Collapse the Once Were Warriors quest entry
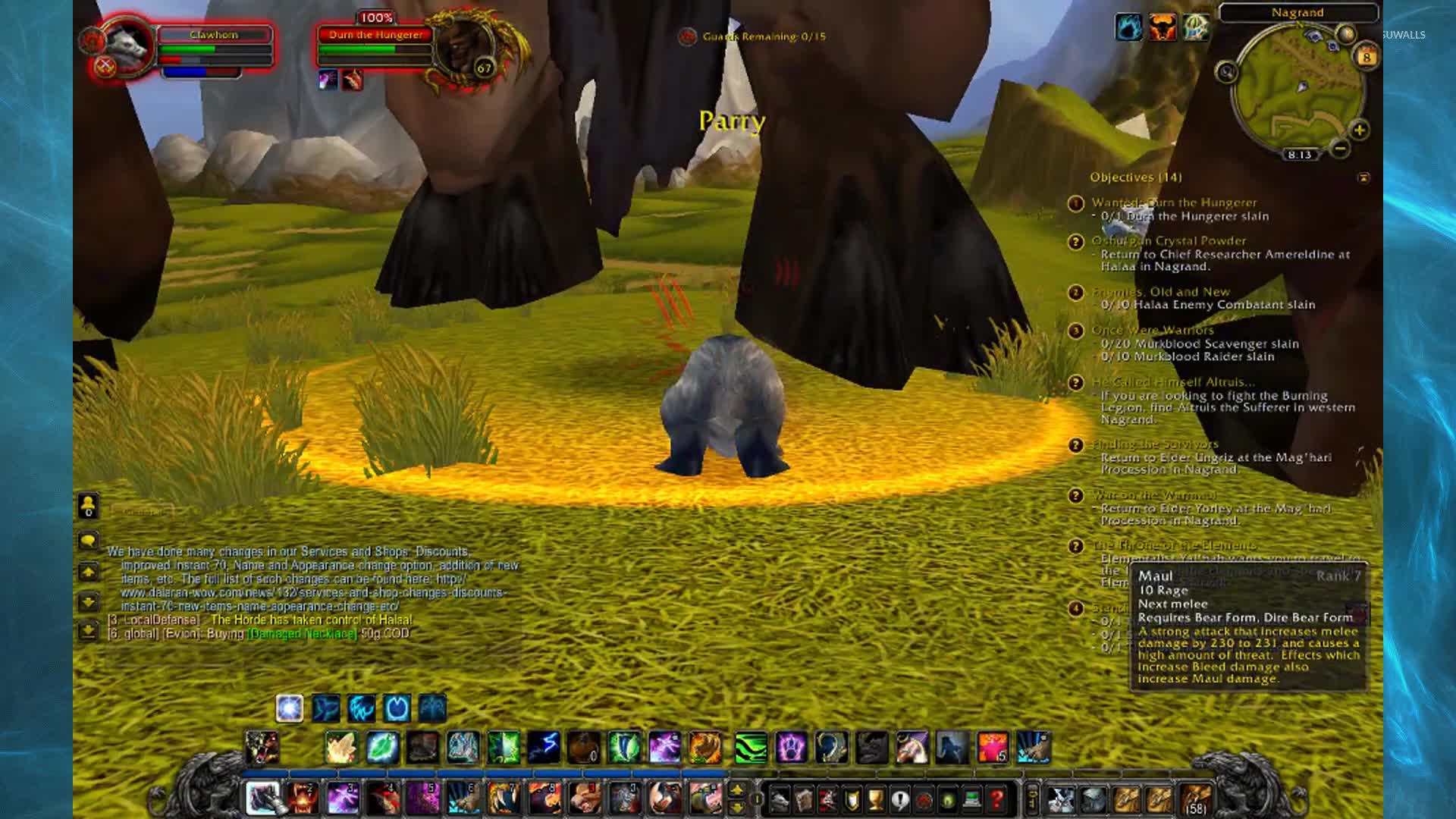Screen dimensions: 1456x819 (1075, 330)
